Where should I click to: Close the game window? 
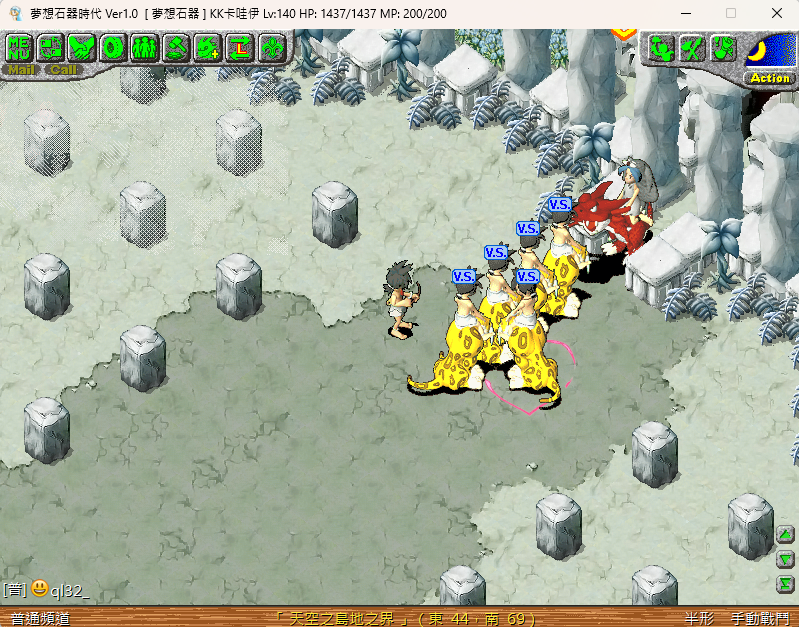click(777, 13)
